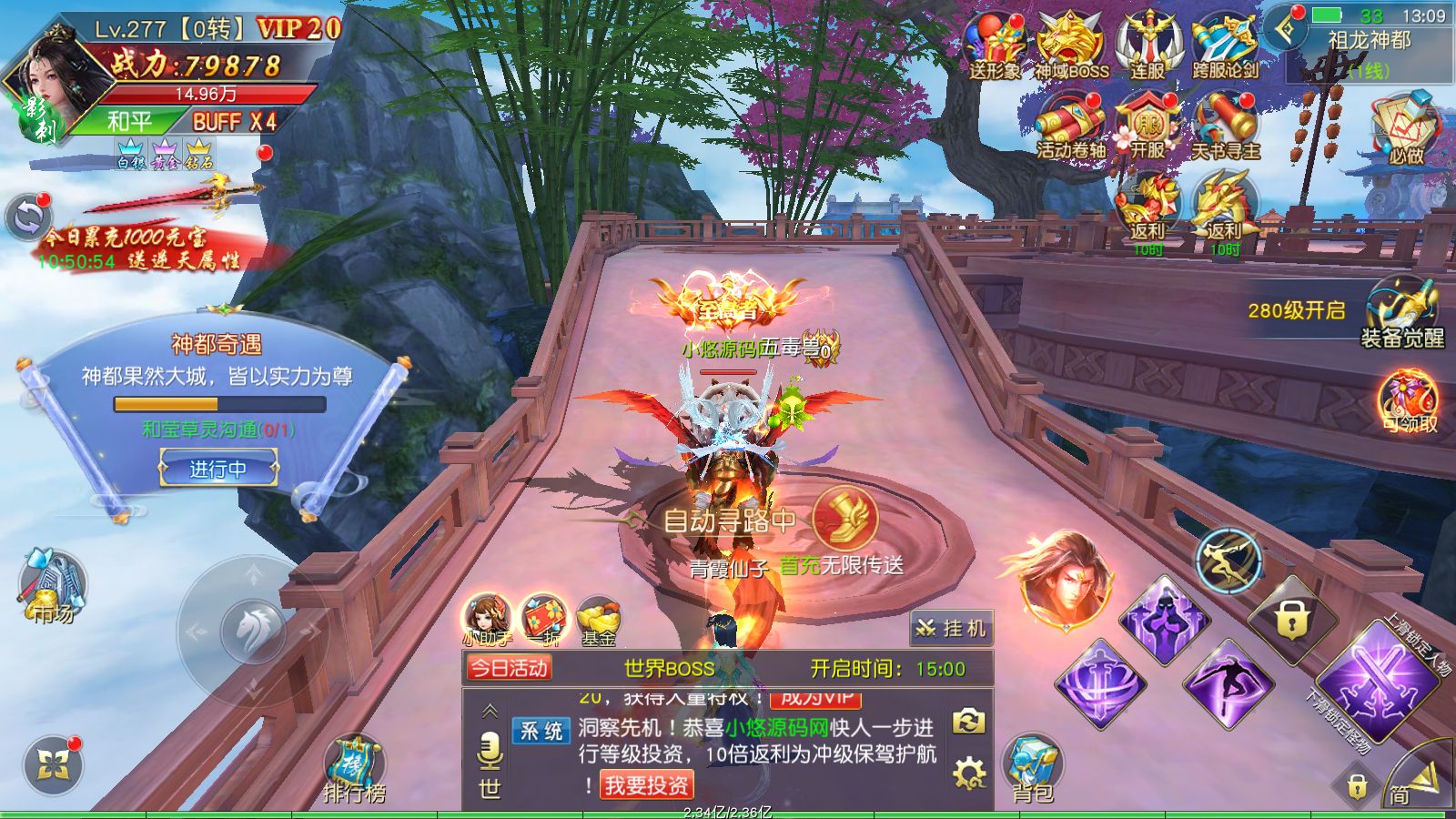Claim the 可领取 reward icon
This screenshot has height=819, width=1456.
pos(1408,402)
